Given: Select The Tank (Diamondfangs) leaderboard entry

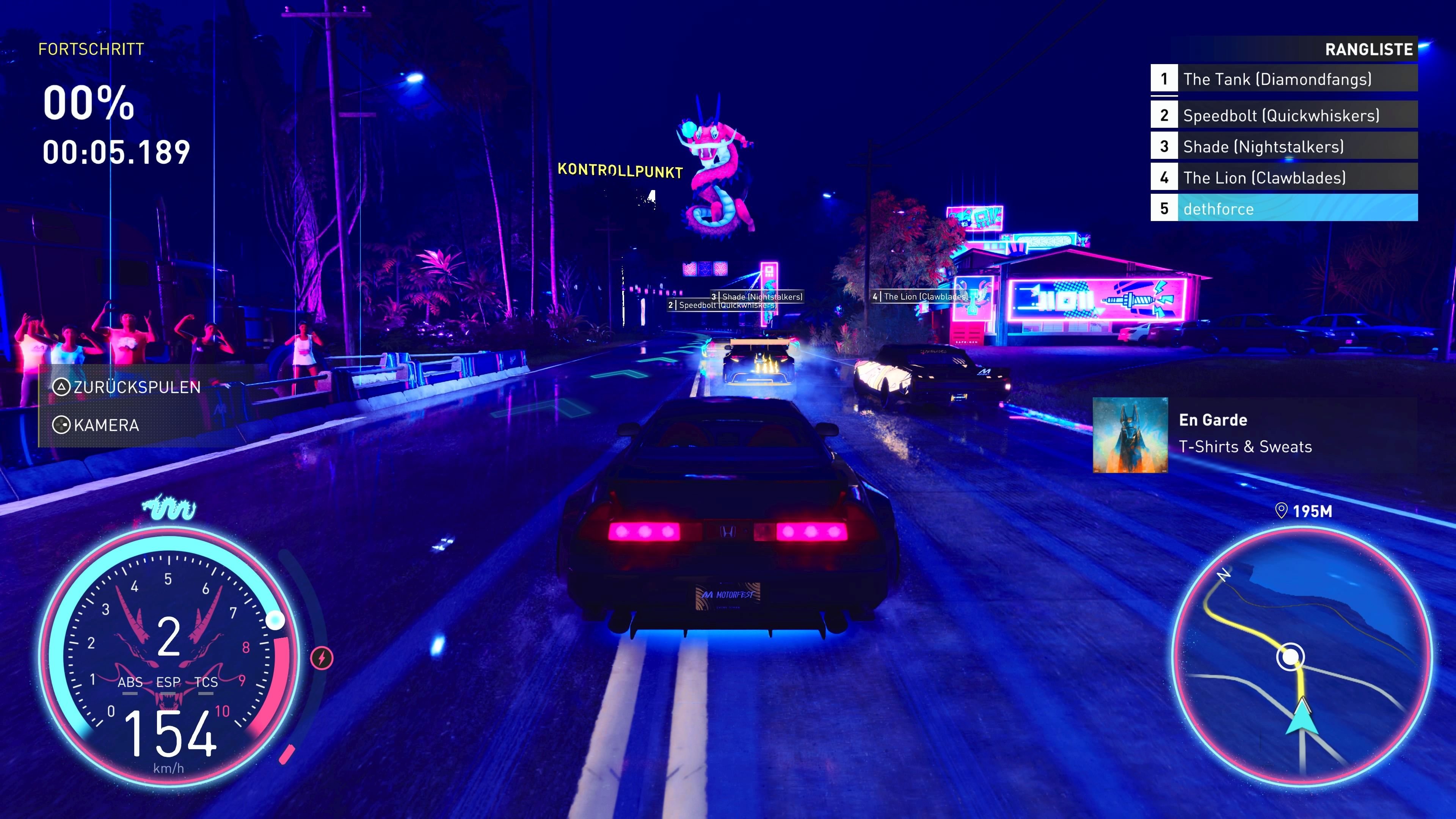Looking at the screenshot, I should (x=1284, y=79).
